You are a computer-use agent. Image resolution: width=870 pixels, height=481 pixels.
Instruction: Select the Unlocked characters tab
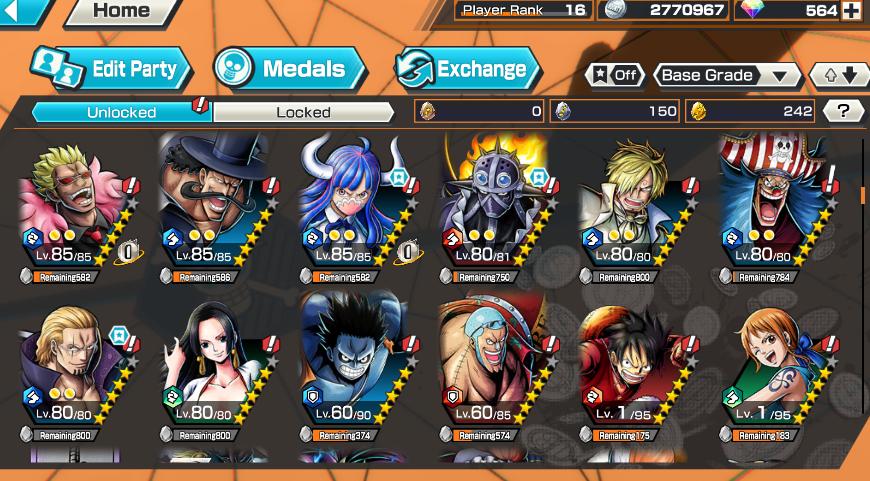(121, 112)
